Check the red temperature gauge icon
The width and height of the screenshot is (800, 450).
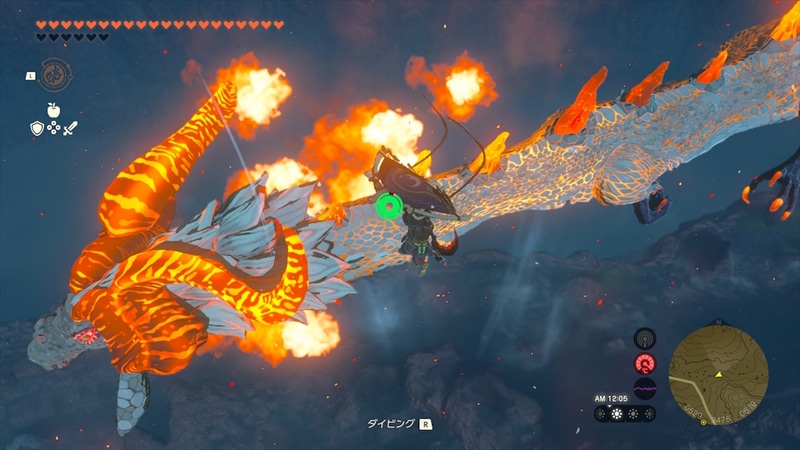(x=645, y=364)
